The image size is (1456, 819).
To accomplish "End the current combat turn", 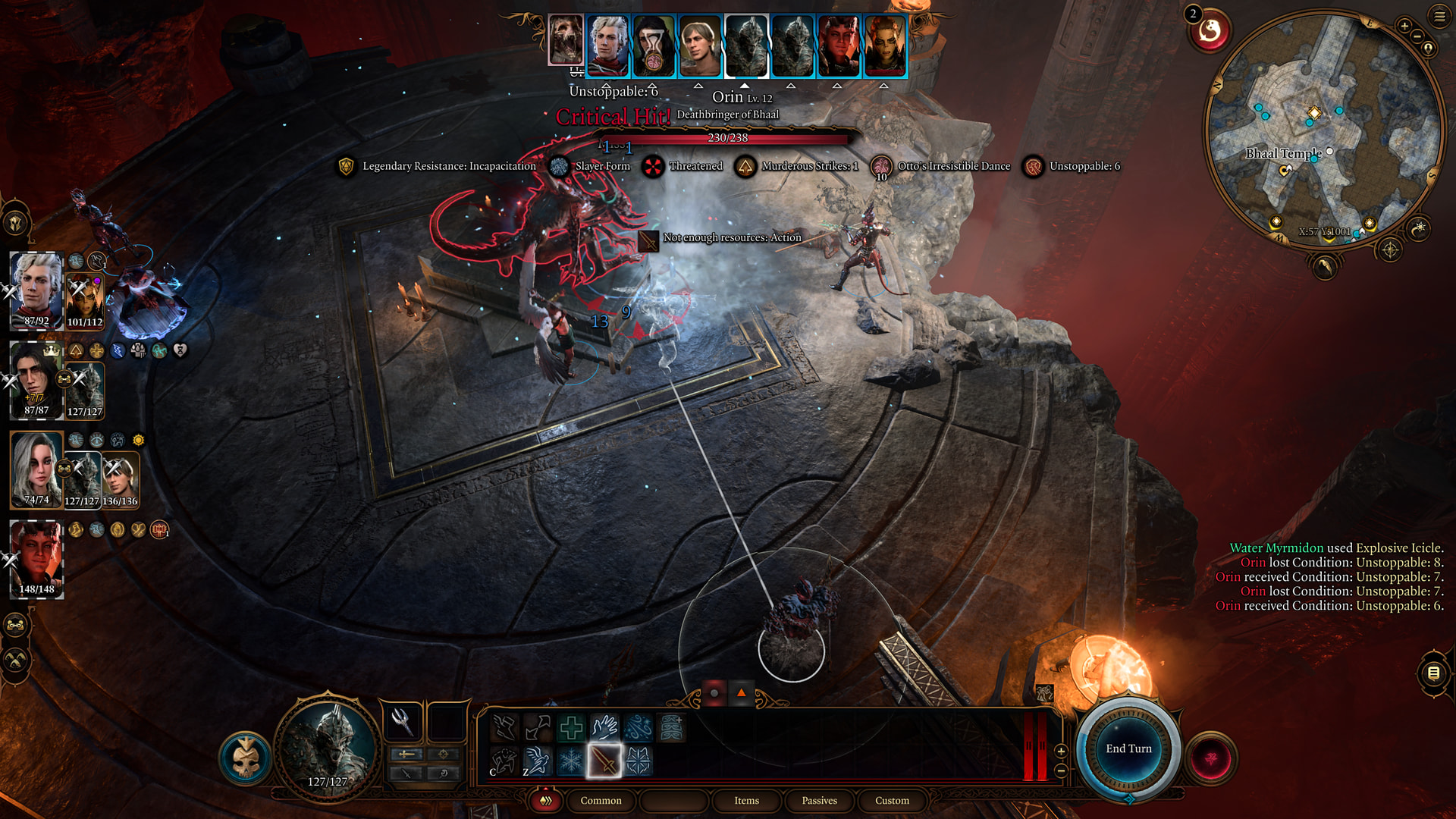I will pyautogui.click(x=1128, y=748).
